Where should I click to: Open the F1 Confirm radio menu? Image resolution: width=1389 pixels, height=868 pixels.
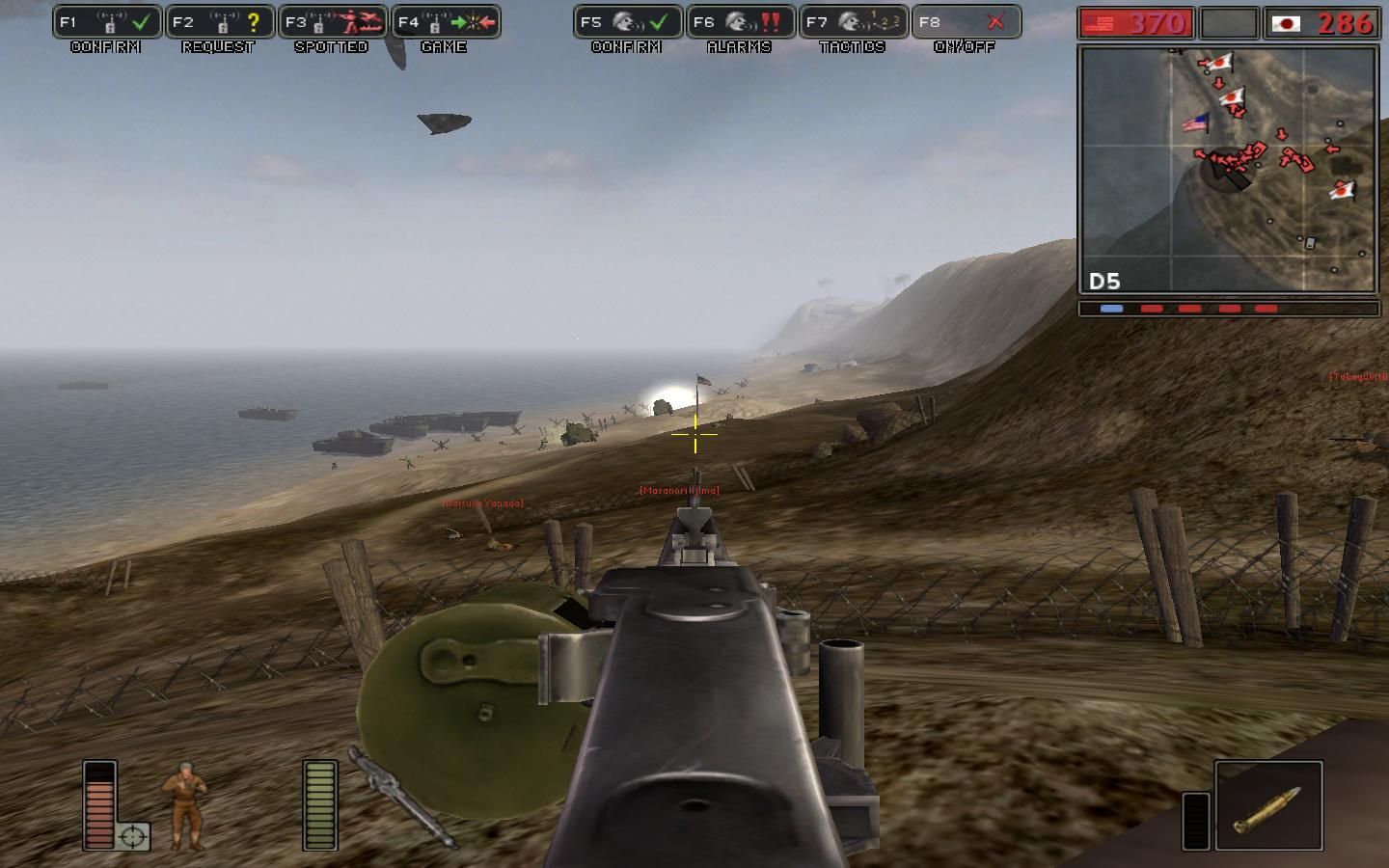click(x=106, y=22)
